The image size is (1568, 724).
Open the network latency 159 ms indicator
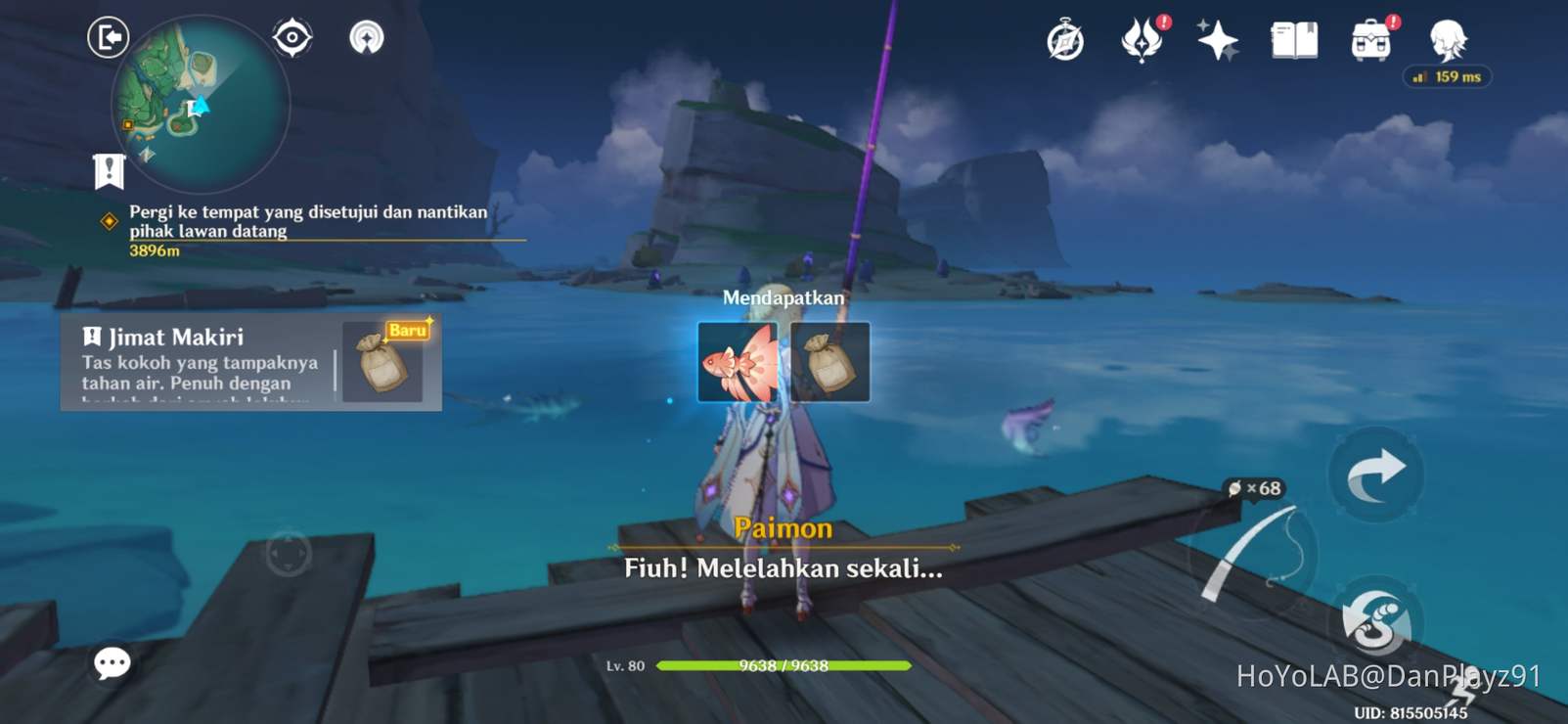coord(1448,76)
